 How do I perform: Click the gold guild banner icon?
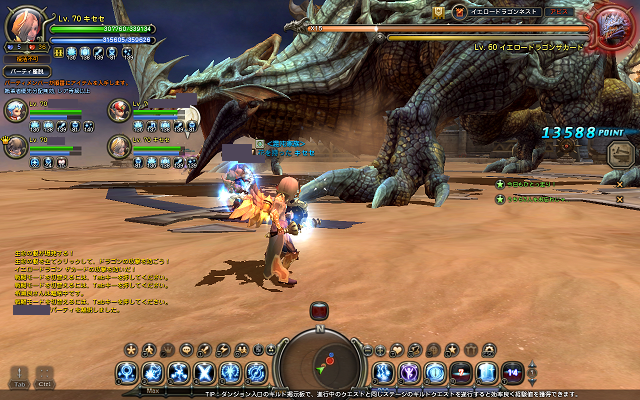(x=438, y=11)
